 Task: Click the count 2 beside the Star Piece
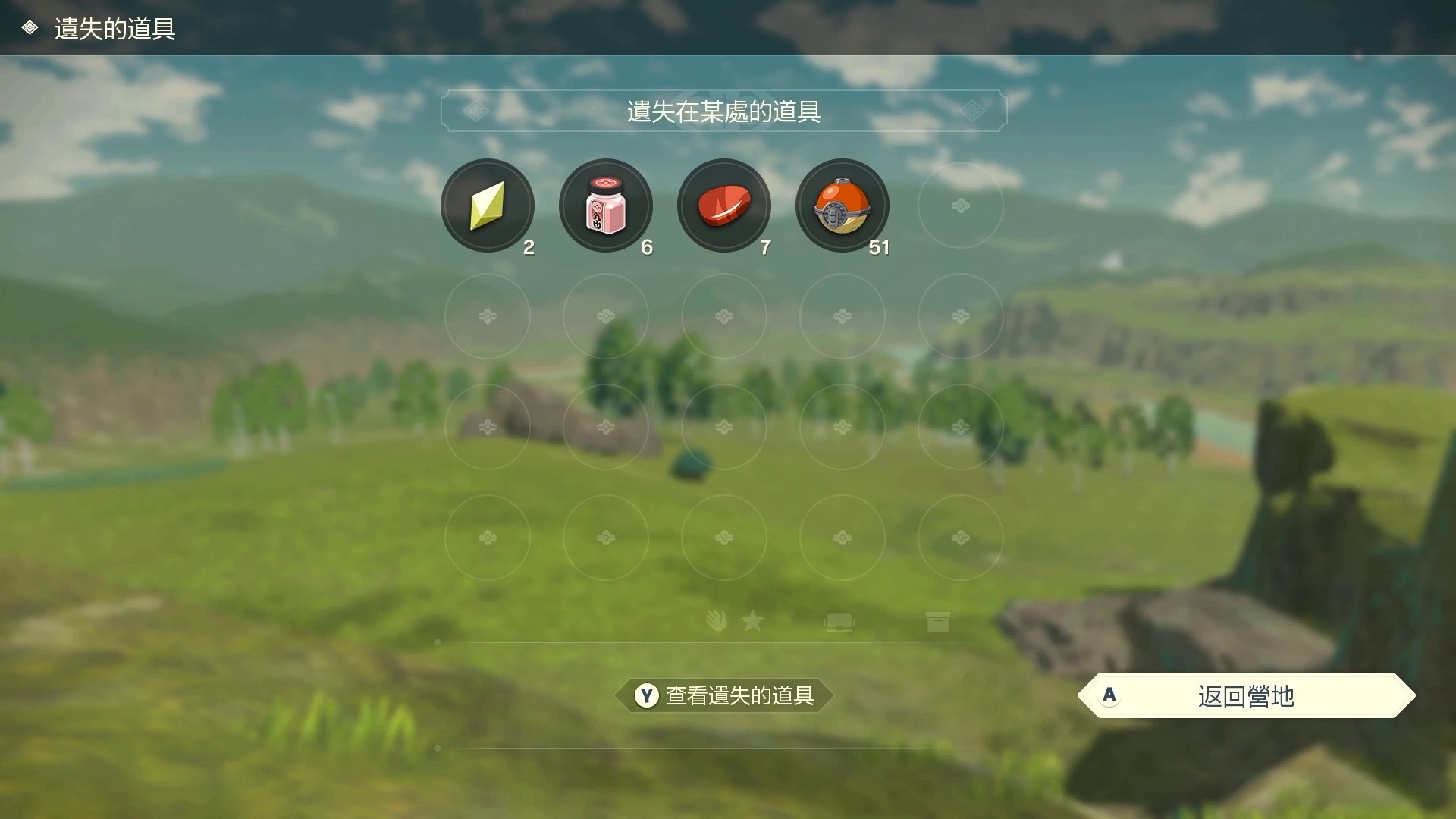(529, 246)
